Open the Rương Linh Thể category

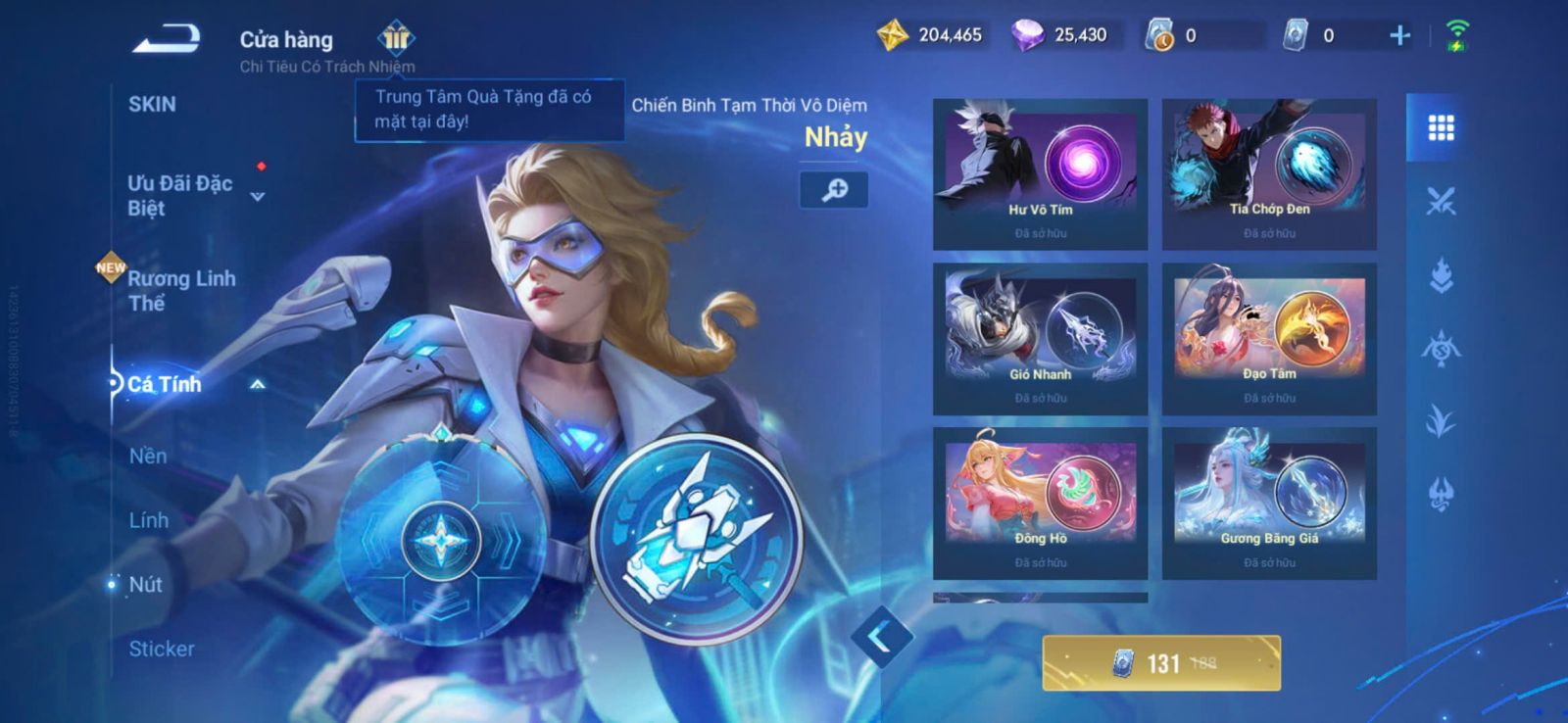[181, 291]
